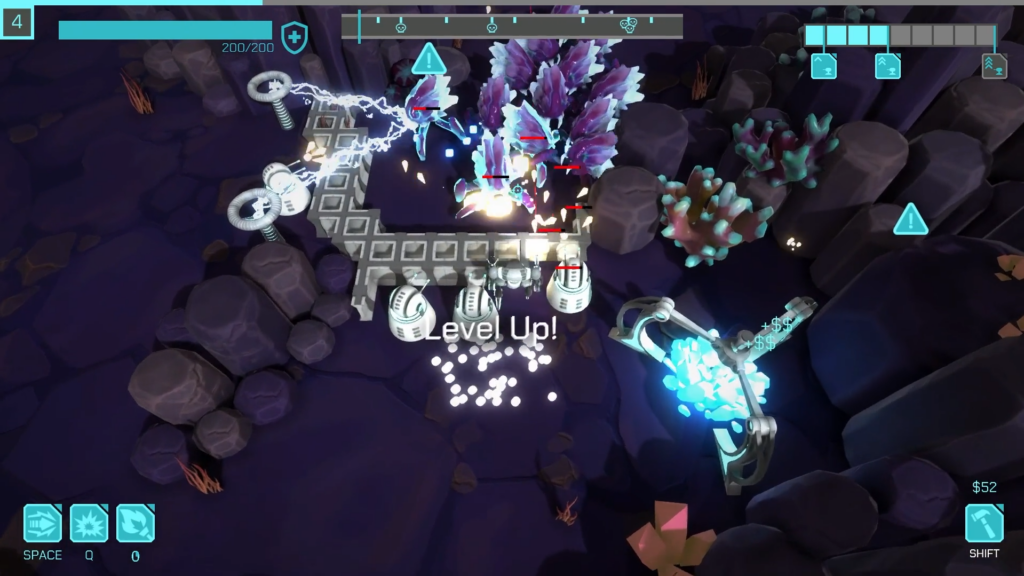Select the single-chevron turret upgrade
The image size is (1024, 576).
point(824,66)
